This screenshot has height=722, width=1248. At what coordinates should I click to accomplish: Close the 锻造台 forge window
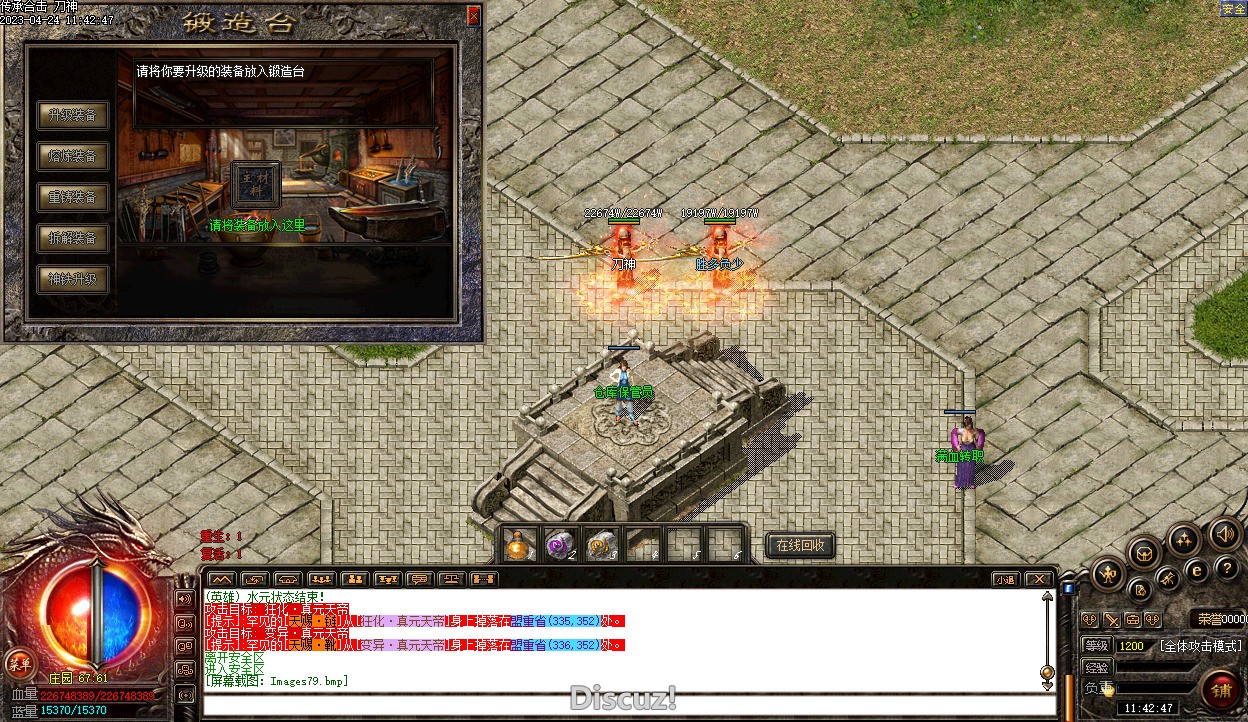473,16
